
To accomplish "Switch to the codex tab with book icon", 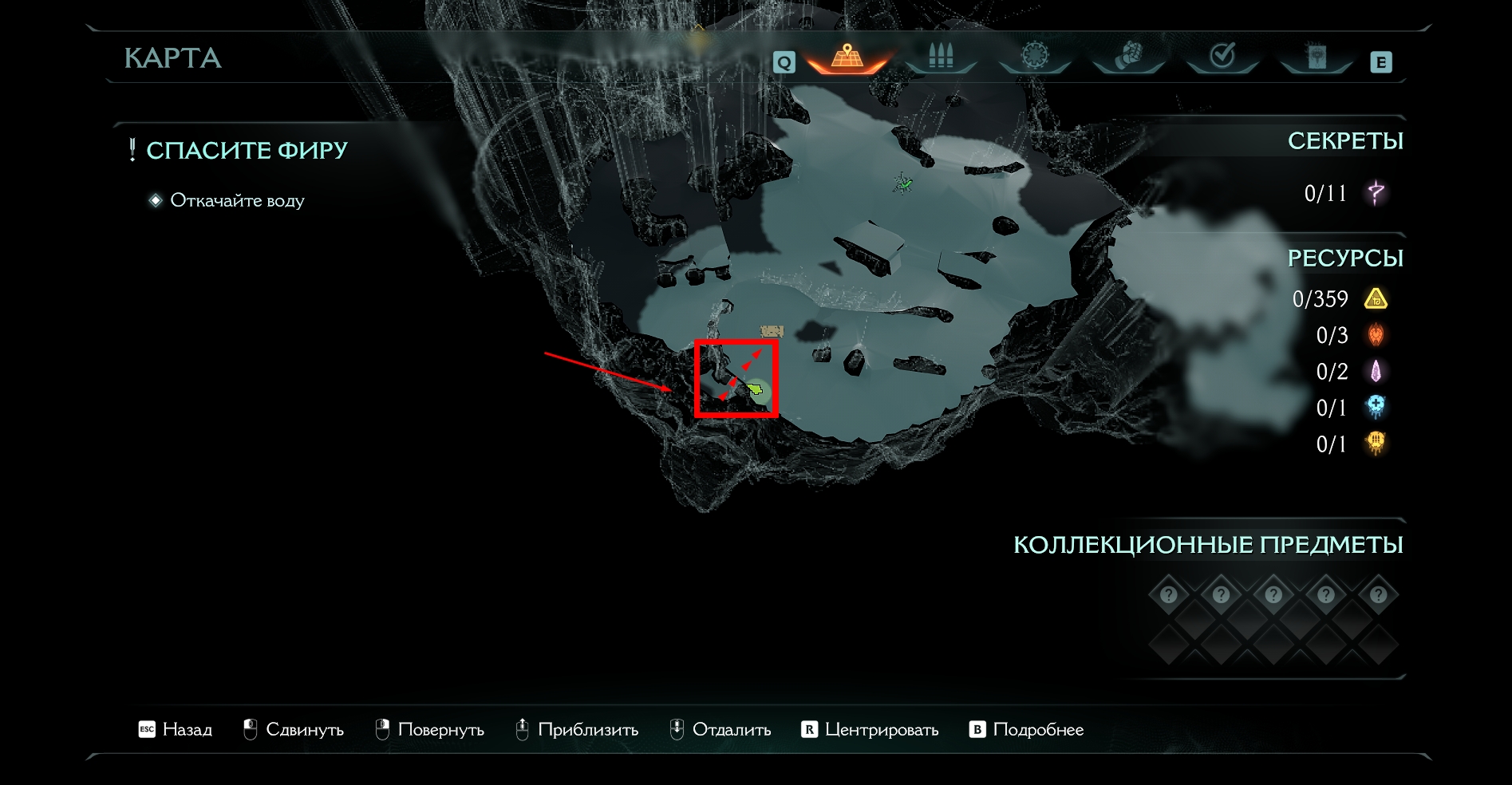I will (x=1317, y=57).
